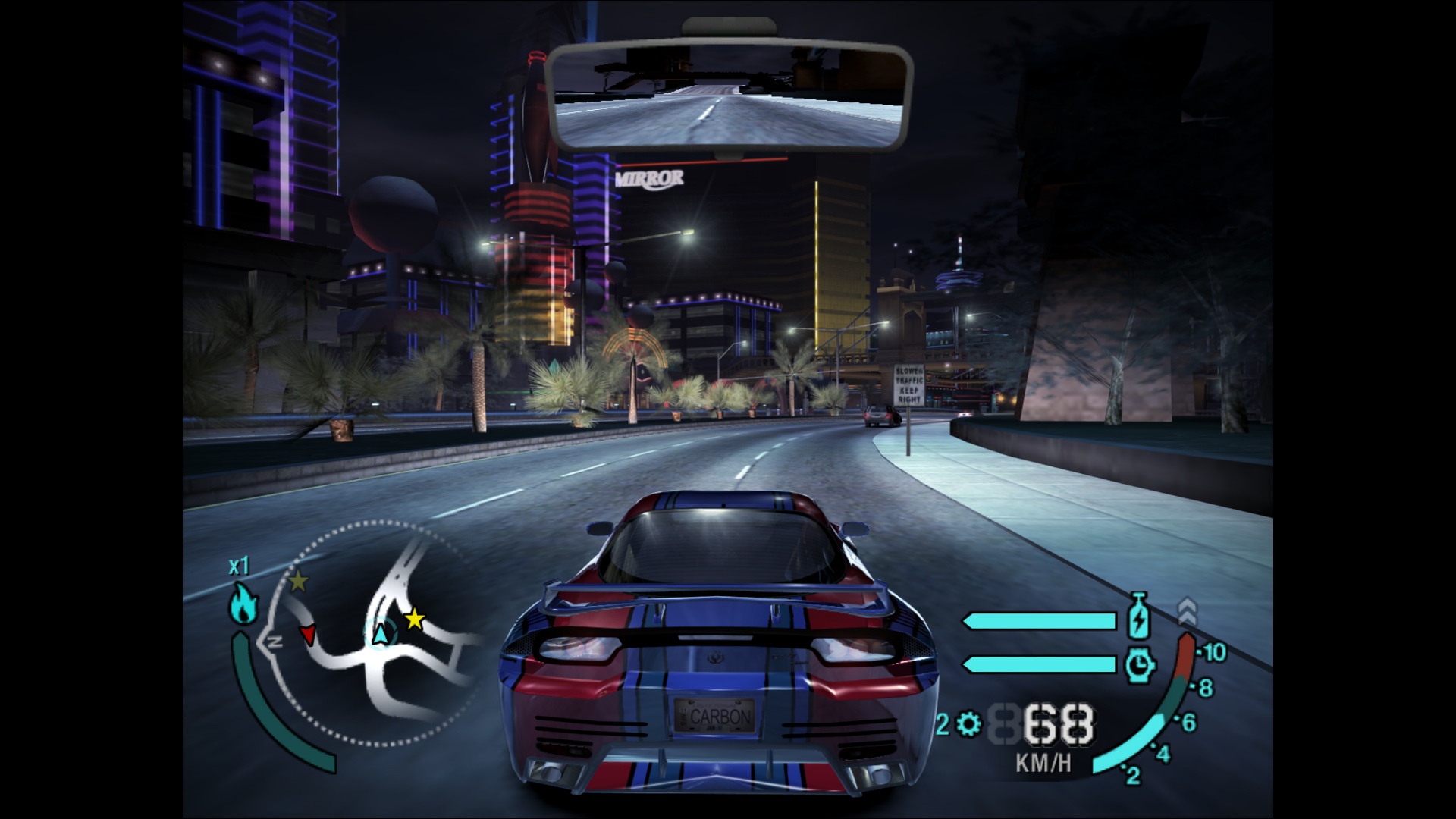The image size is (1456, 819).
Task: Activate the nitrous bottle icon
Action: click(1138, 616)
